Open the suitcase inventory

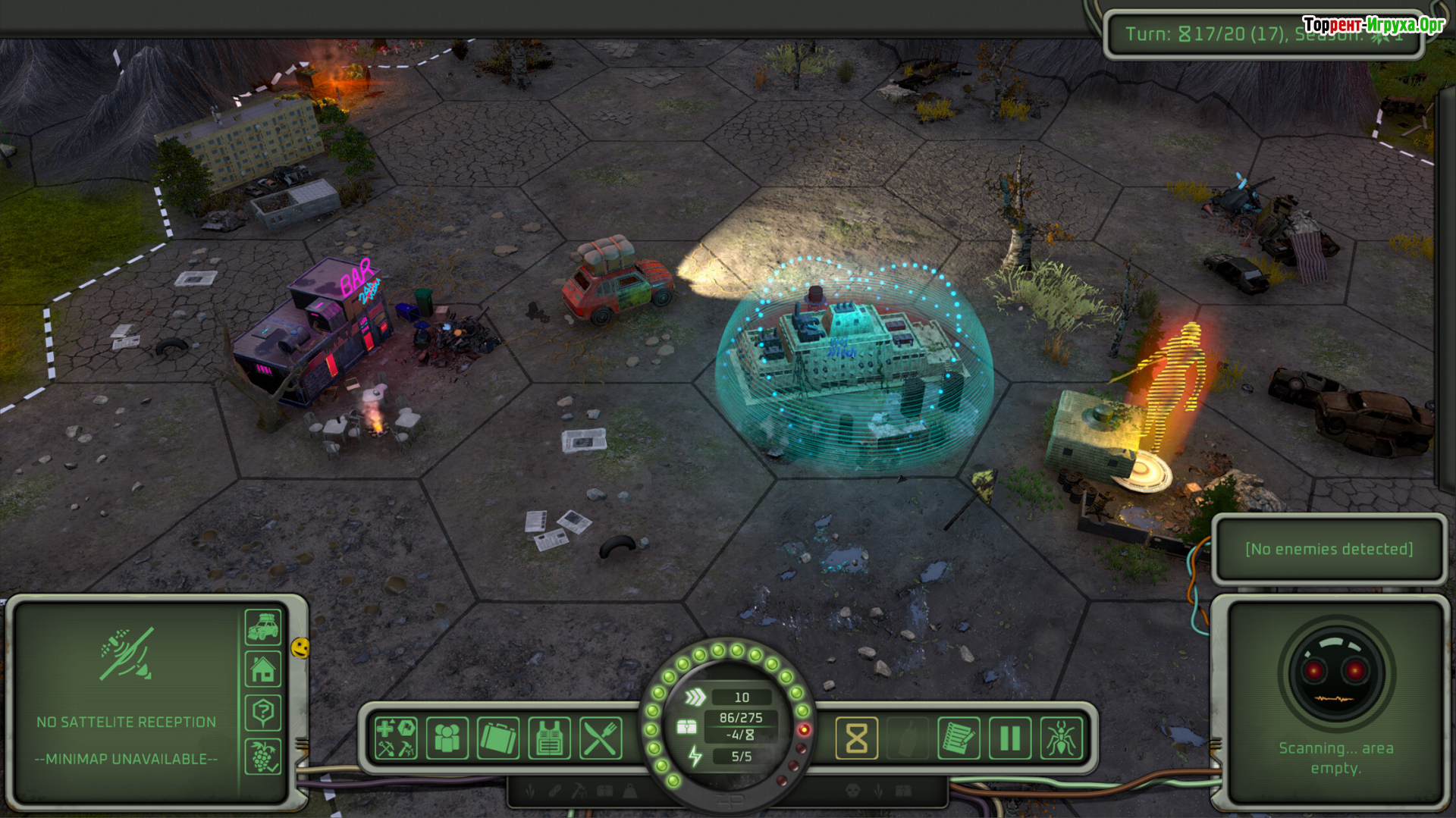(x=498, y=738)
